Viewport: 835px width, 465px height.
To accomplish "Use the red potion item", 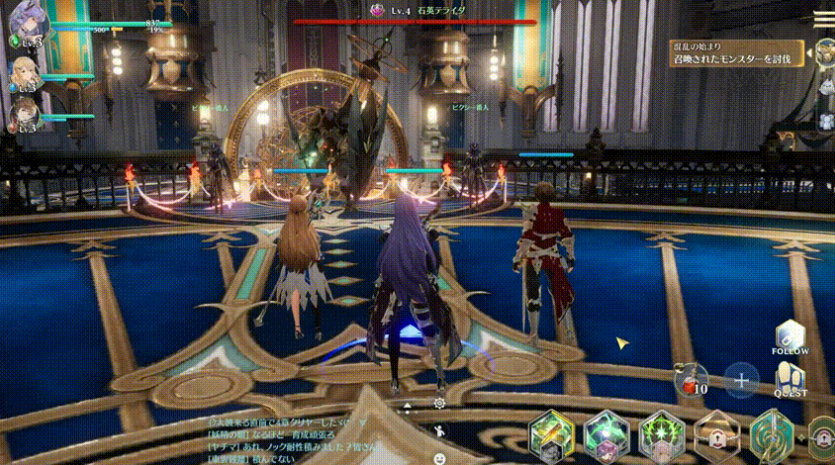I will (690, 379).
